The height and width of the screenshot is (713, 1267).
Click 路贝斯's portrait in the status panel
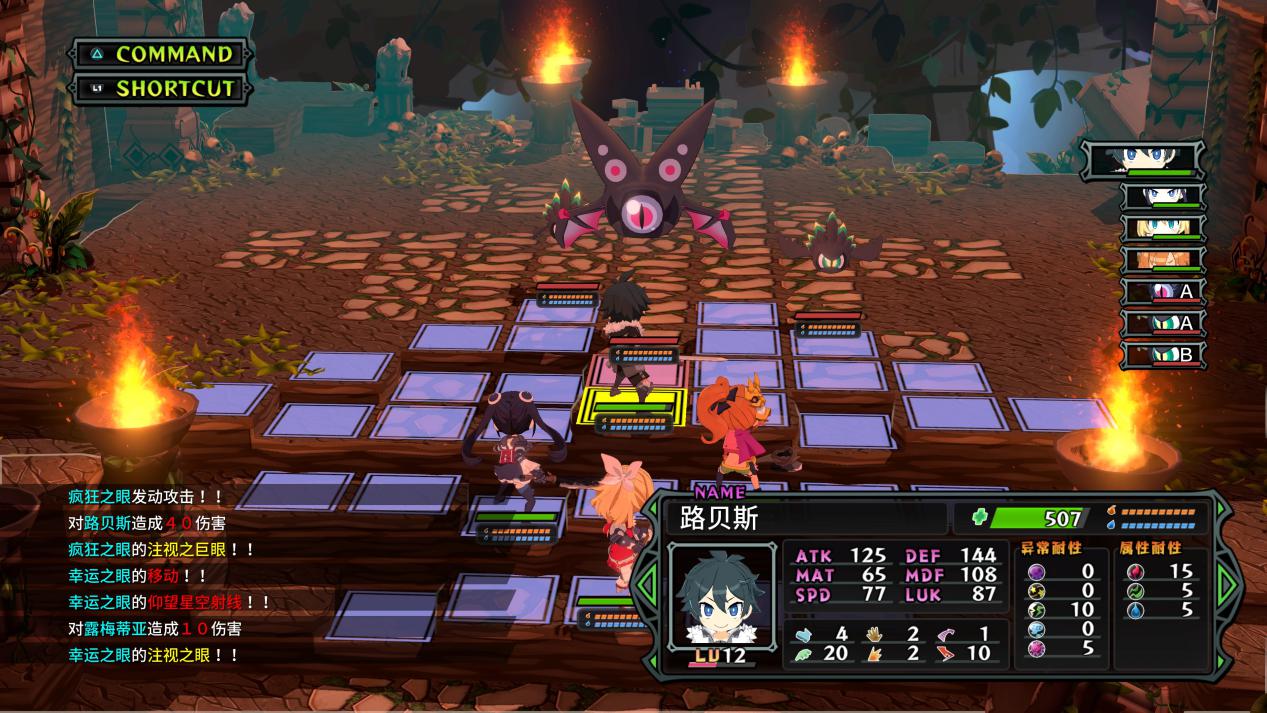coord(721,597)
